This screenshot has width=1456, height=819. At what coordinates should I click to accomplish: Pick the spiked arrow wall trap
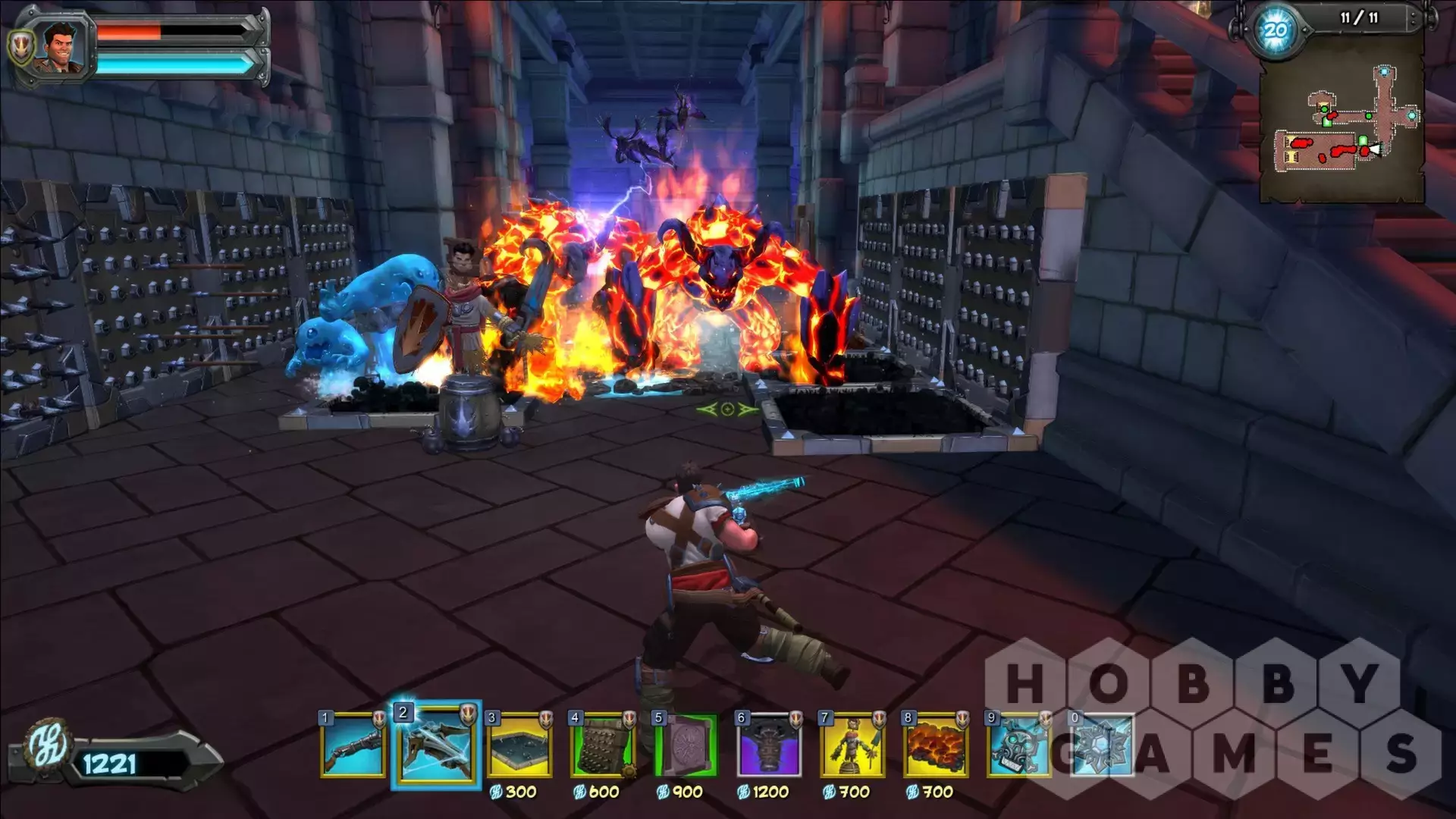(603, 745)
